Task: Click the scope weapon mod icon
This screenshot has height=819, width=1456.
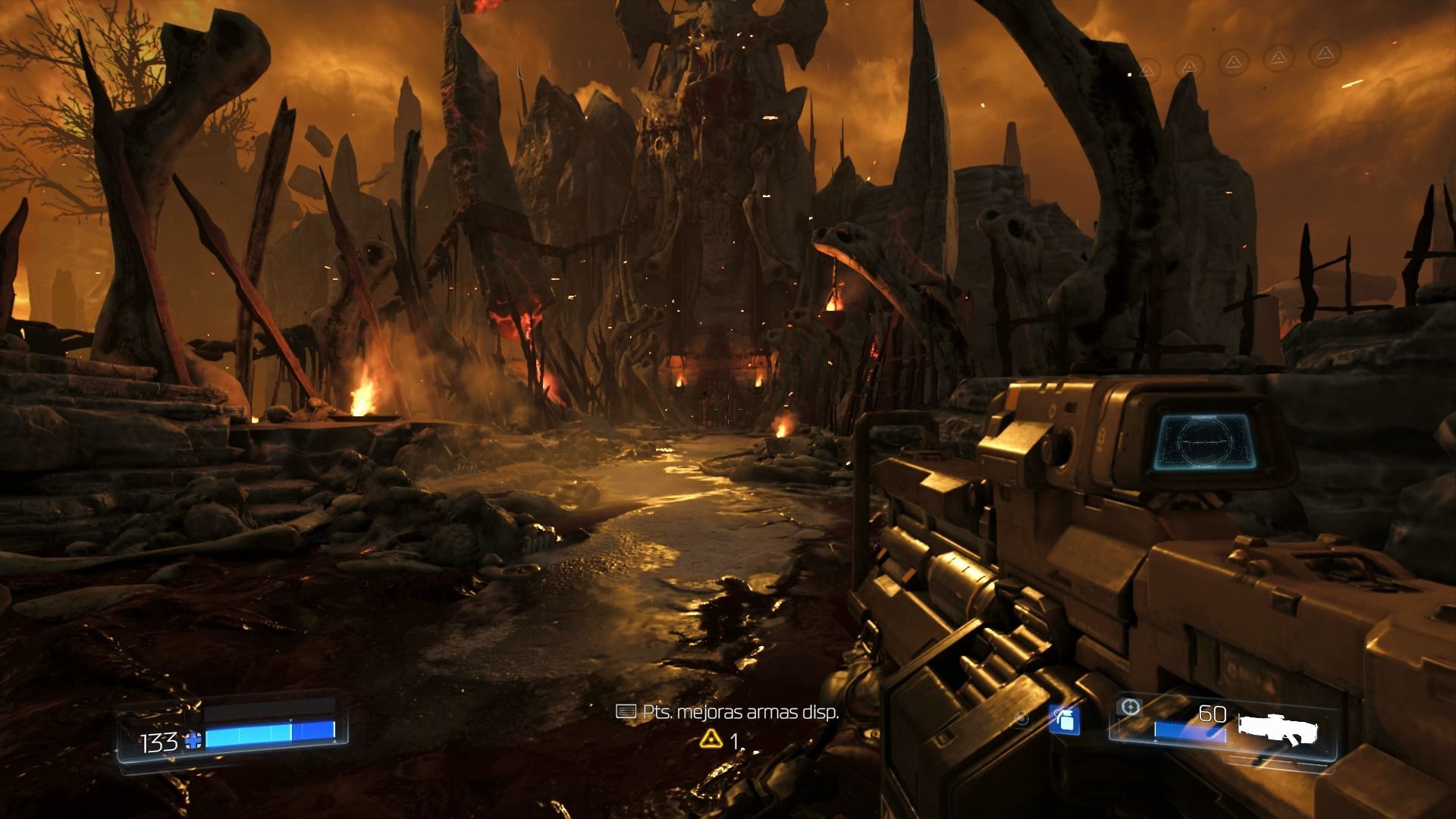Action: (x=1130, y=708)
